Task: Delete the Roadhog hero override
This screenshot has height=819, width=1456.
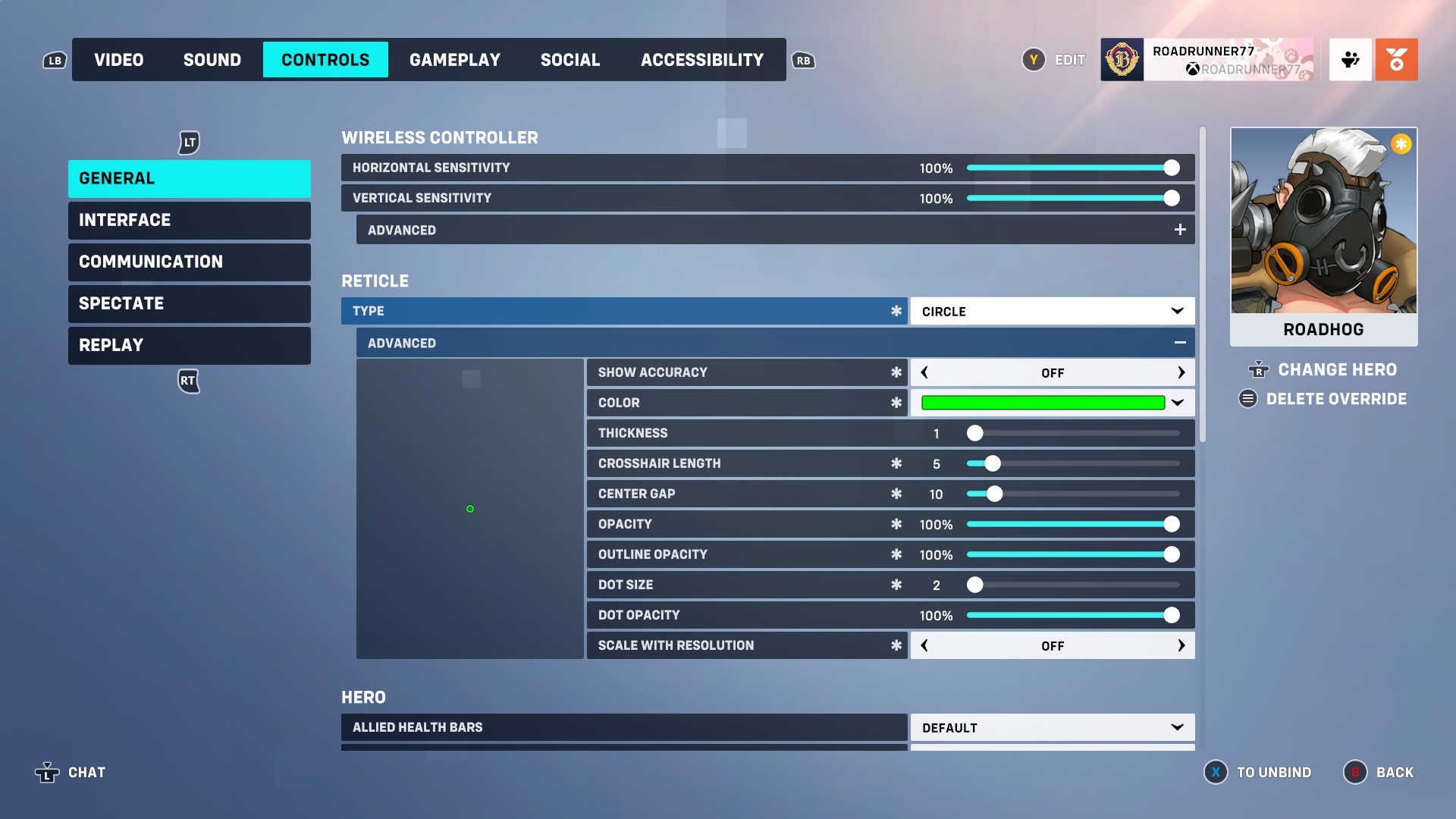Action: [1335, 399]
